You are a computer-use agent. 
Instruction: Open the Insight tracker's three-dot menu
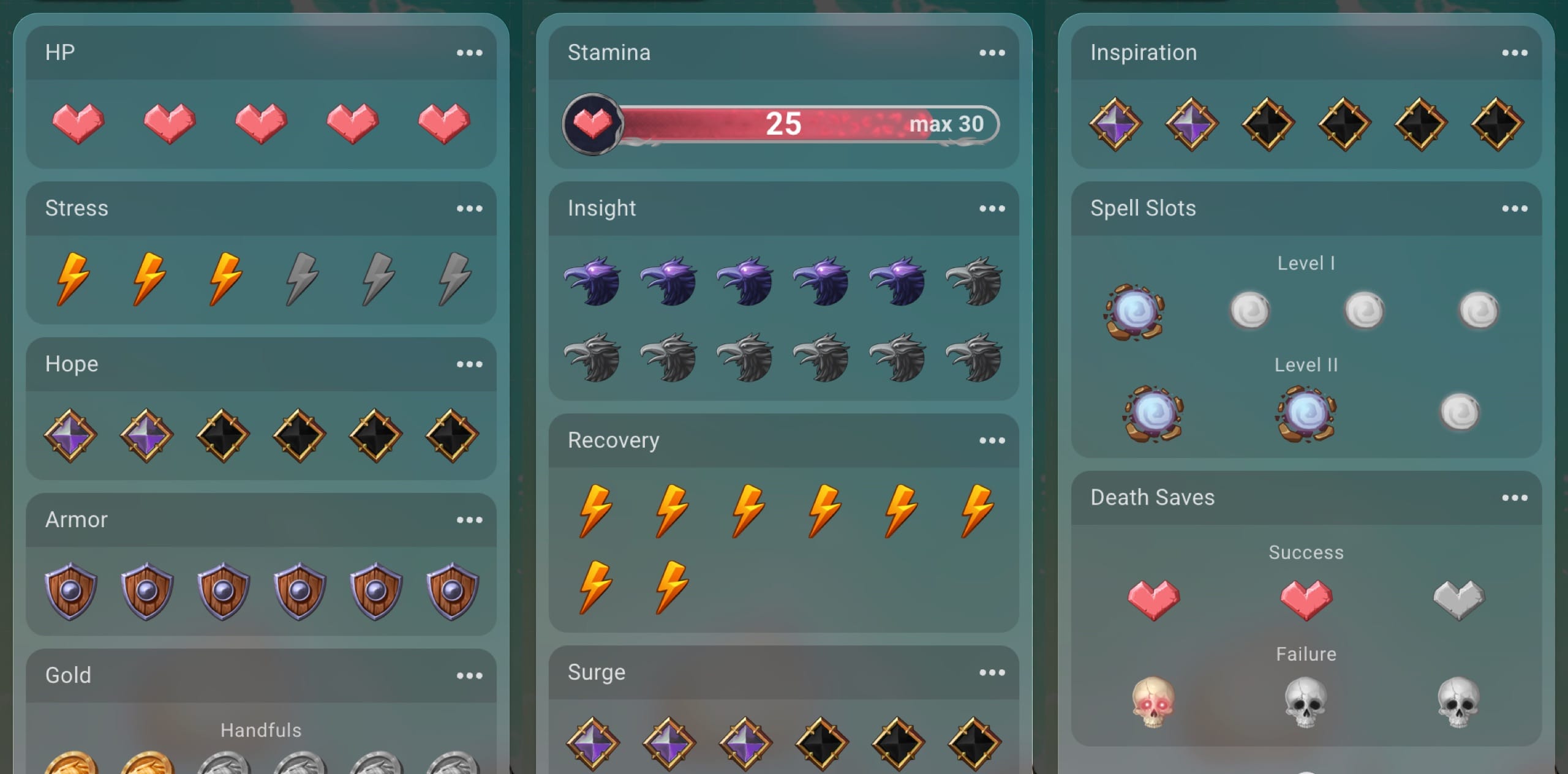992,209
